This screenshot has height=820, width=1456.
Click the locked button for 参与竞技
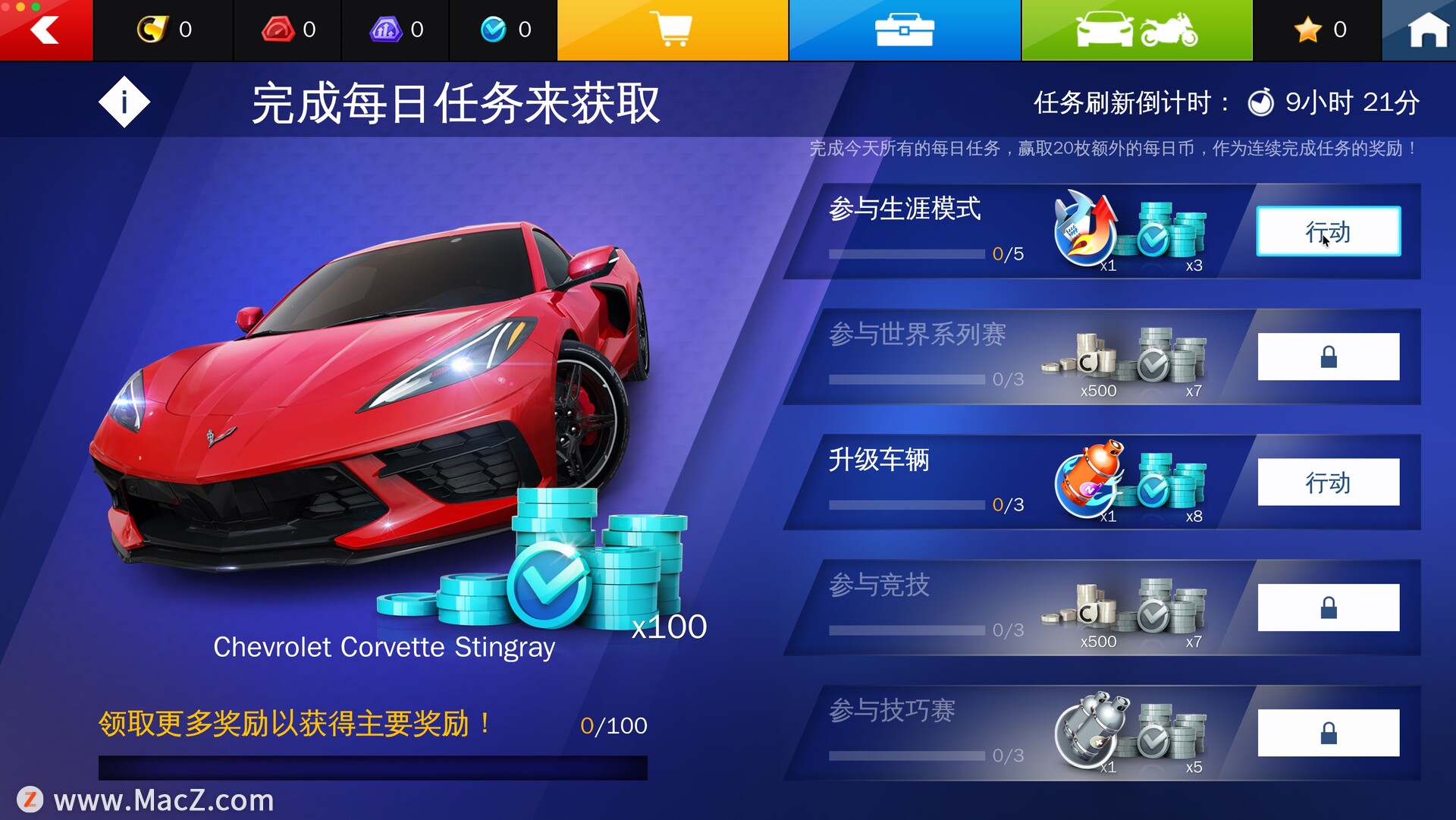tap(1328, 608)
